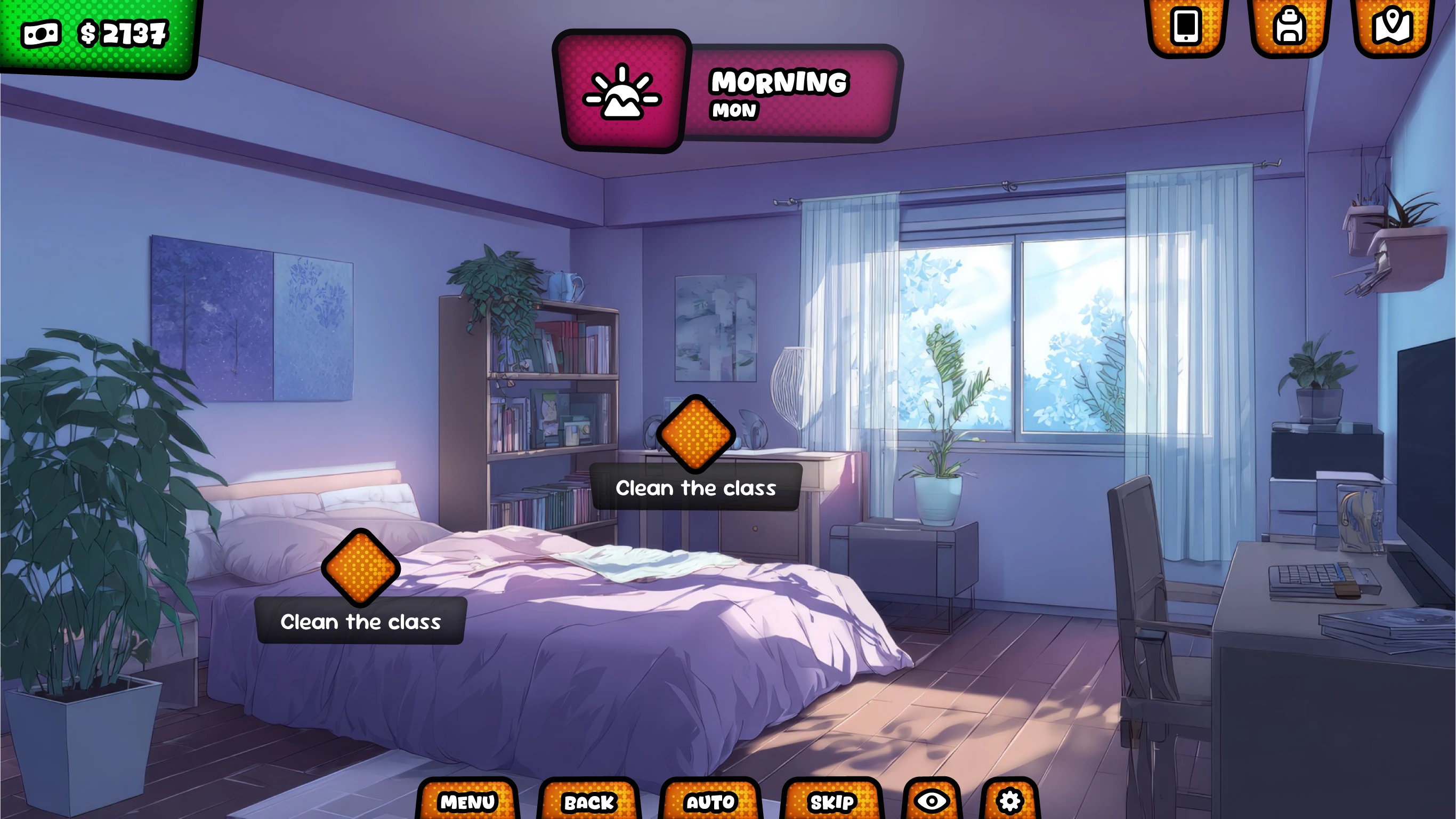The image size is (1456, 819).
Task: Open the backpack inventory
Action: (1289, 26)
